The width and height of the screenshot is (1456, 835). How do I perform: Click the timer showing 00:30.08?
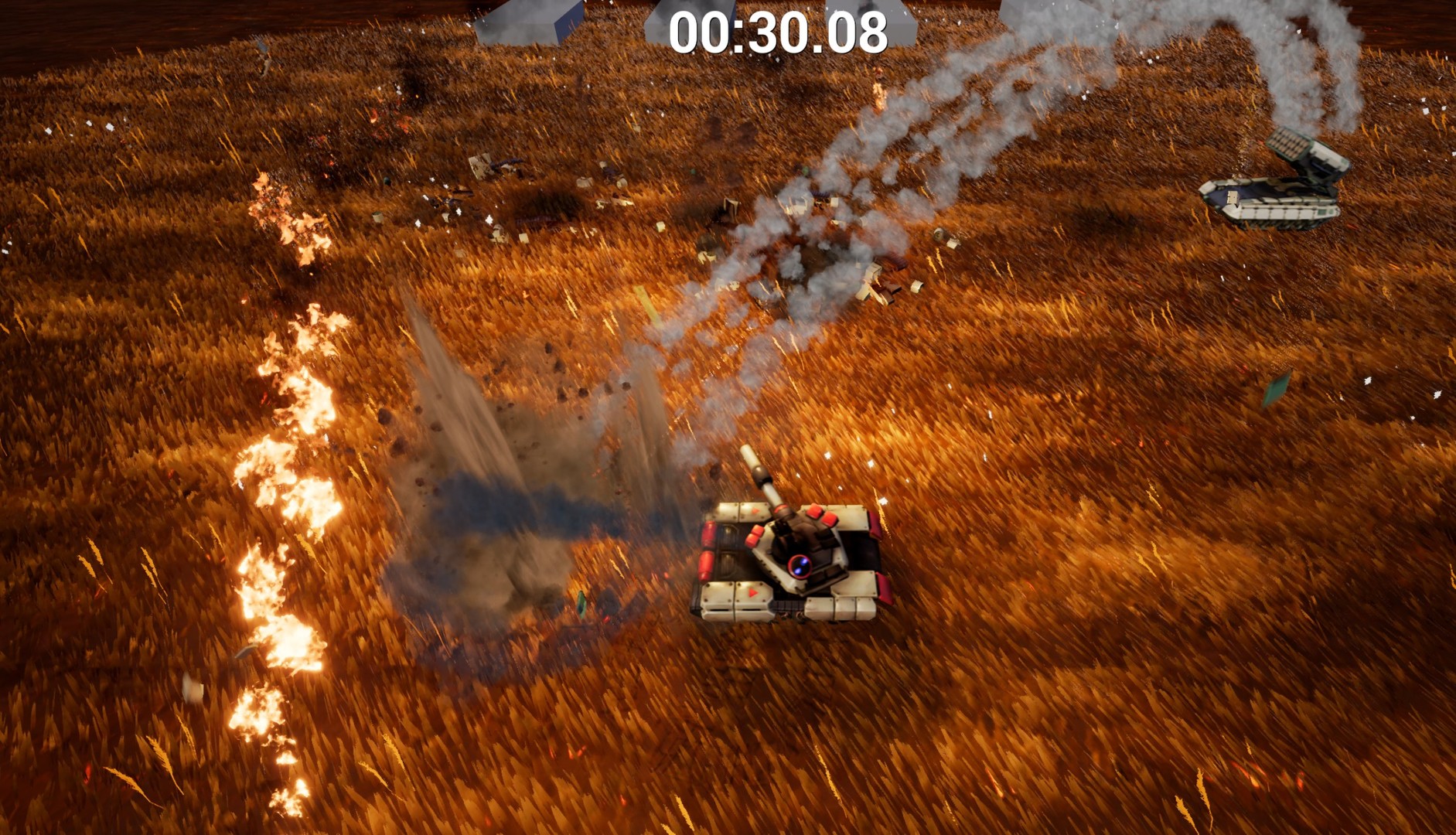pos(776,32)
